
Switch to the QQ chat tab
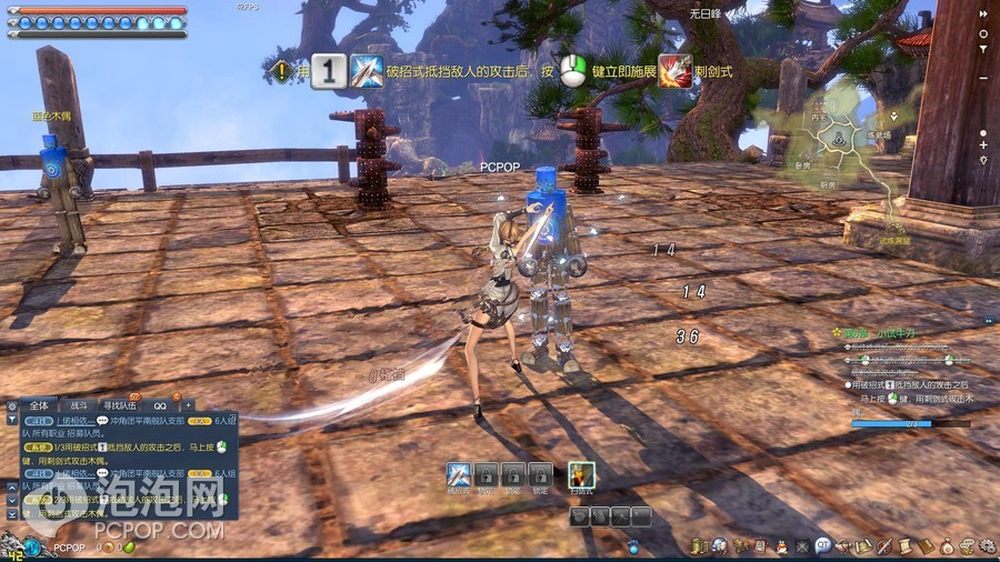(160, 406)
